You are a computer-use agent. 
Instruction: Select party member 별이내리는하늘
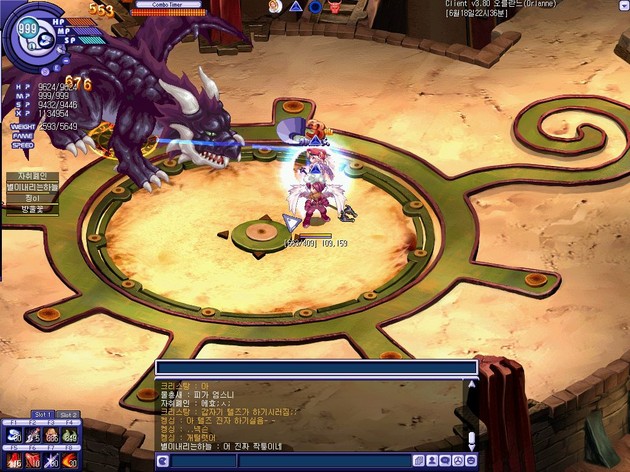point(33,187)
